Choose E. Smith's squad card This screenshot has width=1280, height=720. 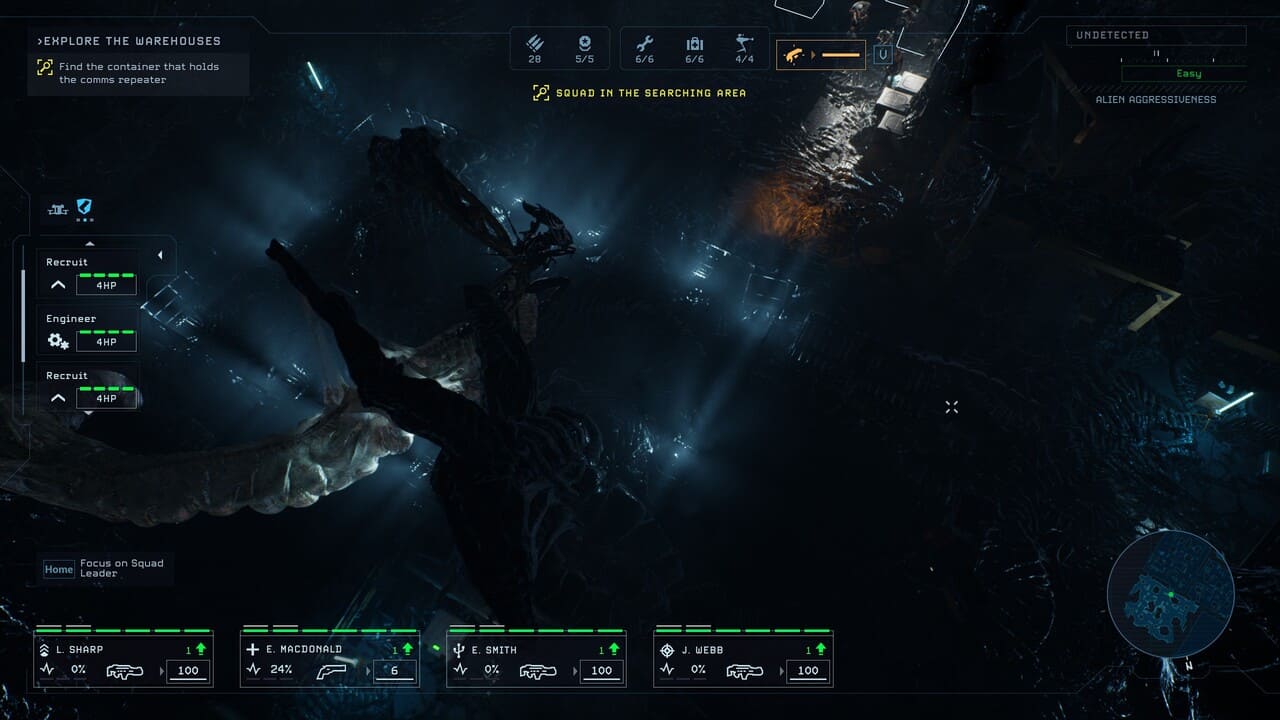click(536, 659)
